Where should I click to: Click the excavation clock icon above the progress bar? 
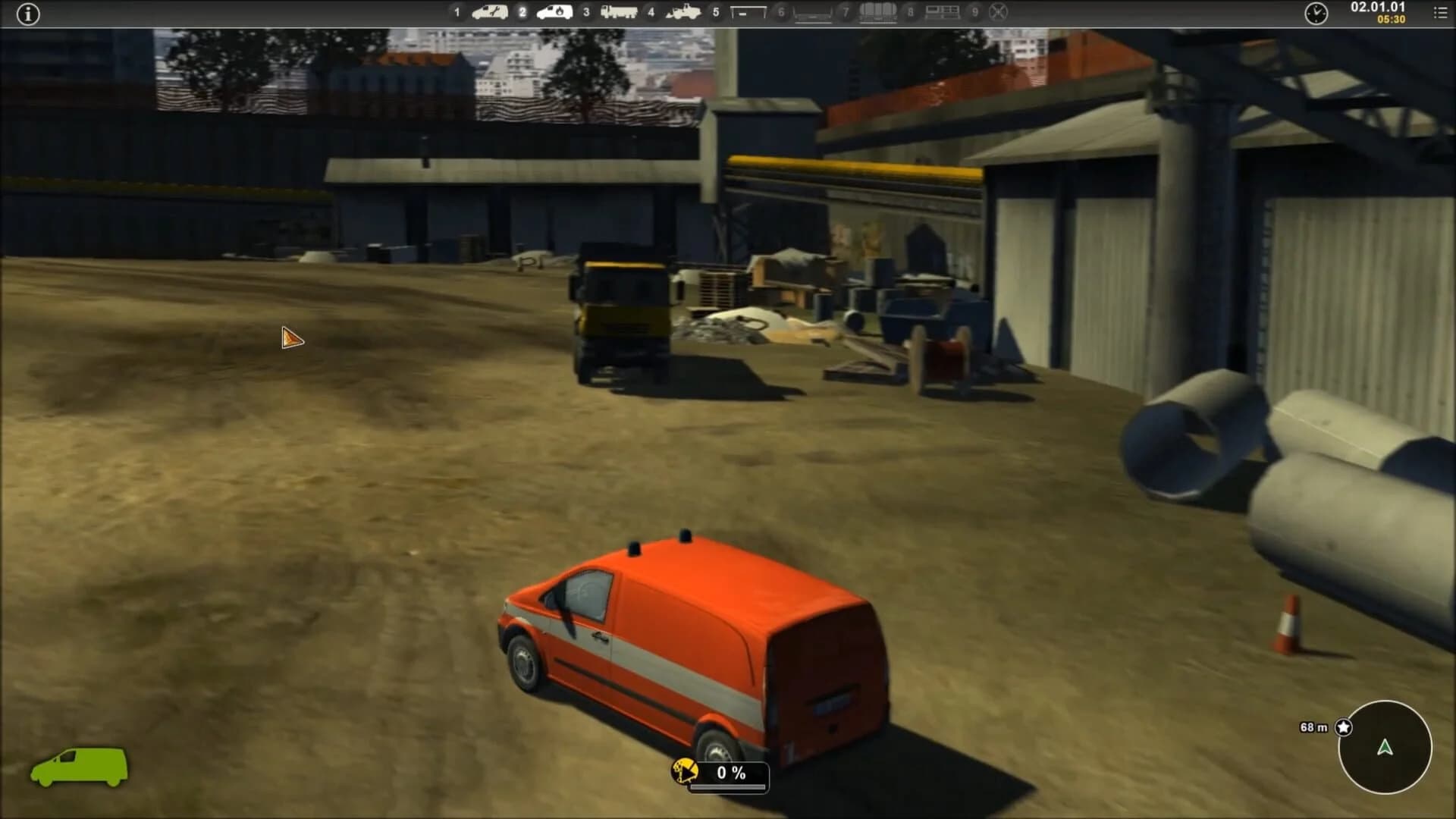click(685, 770)
